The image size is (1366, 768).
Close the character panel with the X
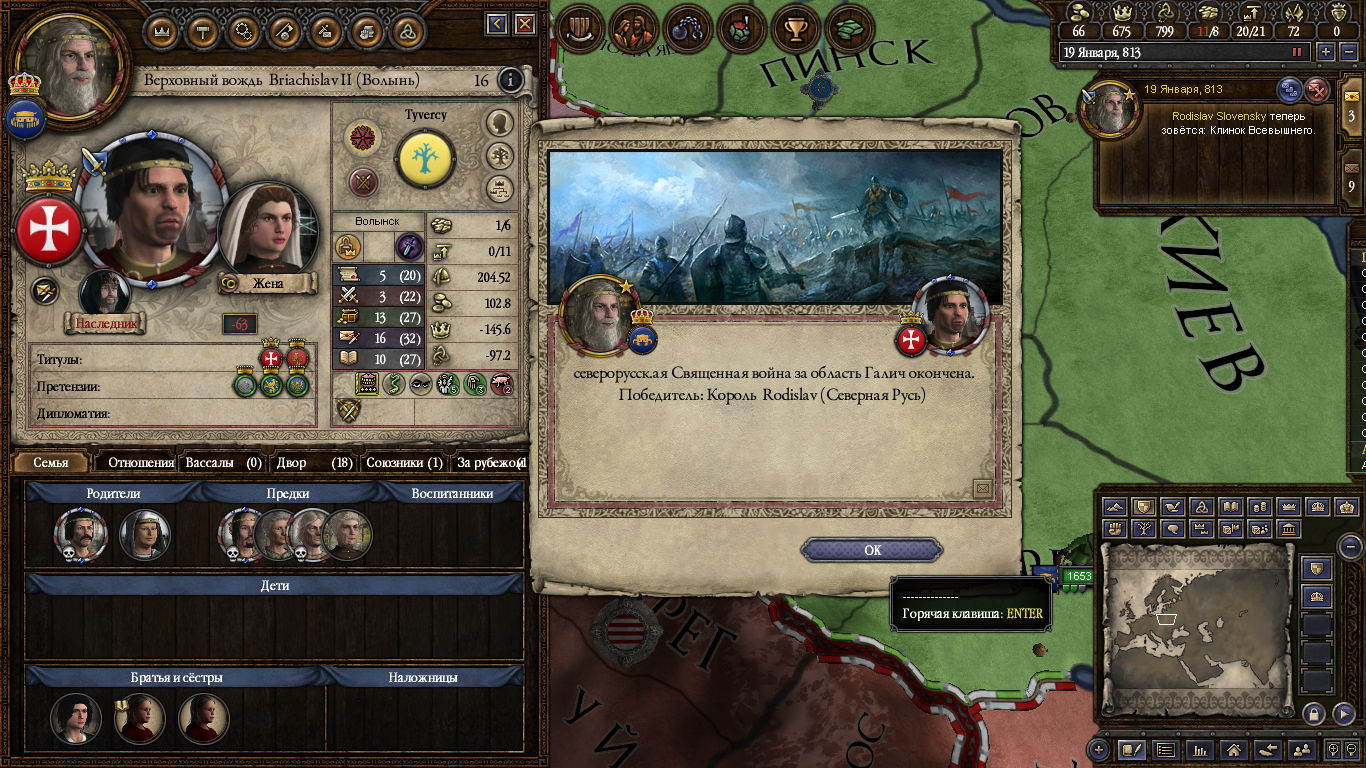522,24
